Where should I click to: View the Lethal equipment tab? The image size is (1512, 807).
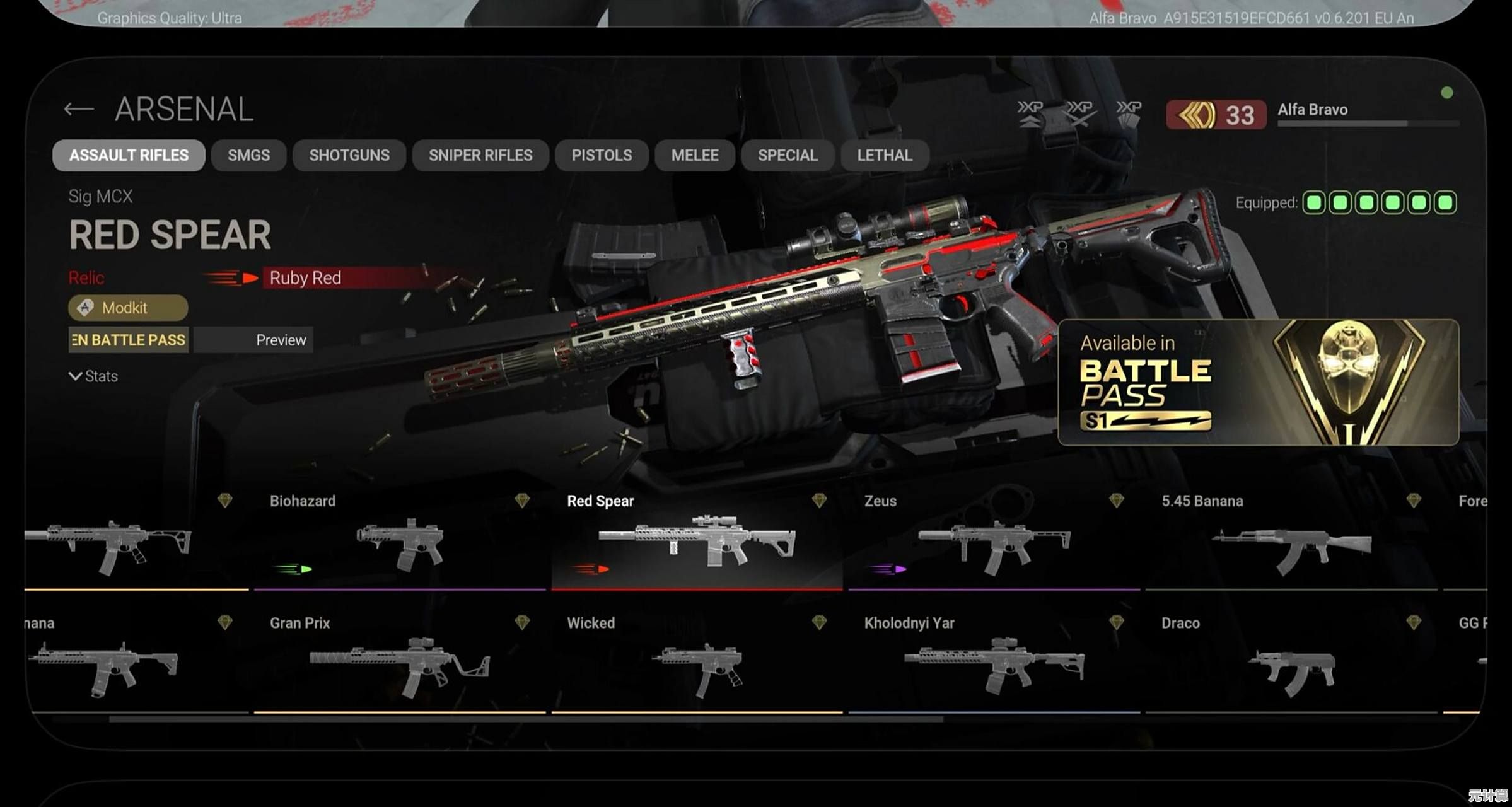point(885,156)
